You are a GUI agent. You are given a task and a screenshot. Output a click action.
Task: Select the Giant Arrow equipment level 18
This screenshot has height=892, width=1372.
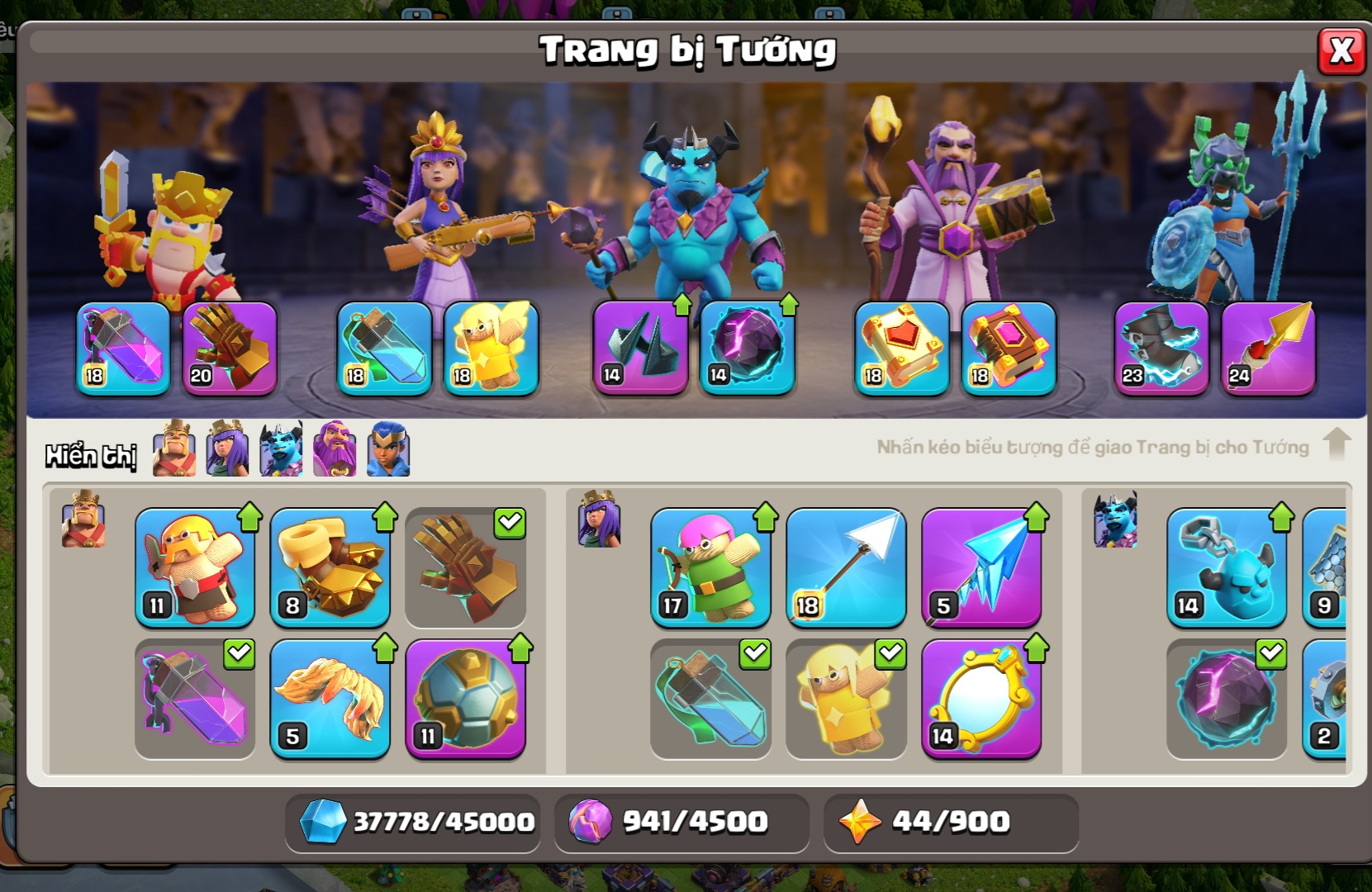point(846,567)
